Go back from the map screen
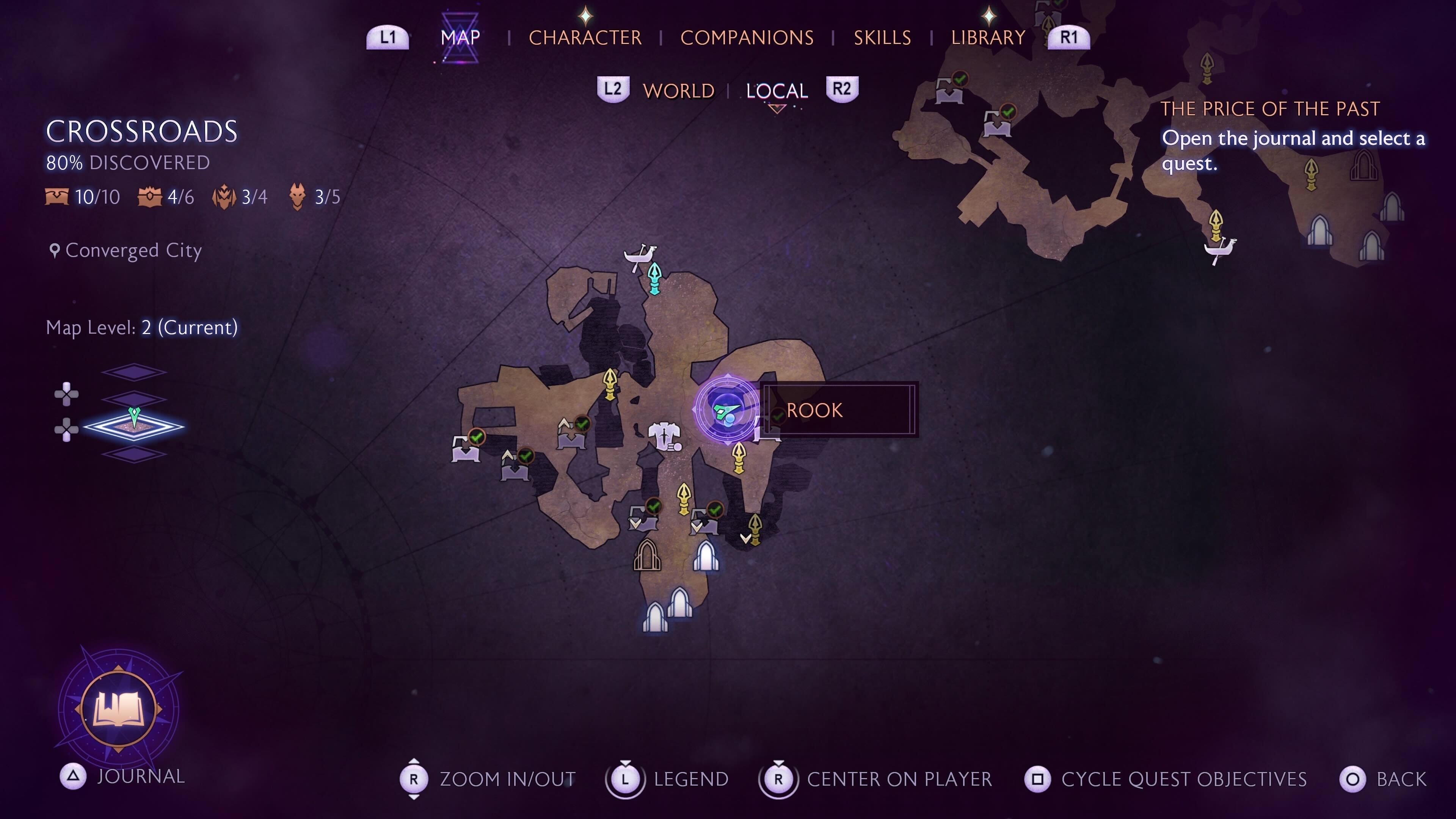The image size is (1456, 819). [x=1401, y=780]
